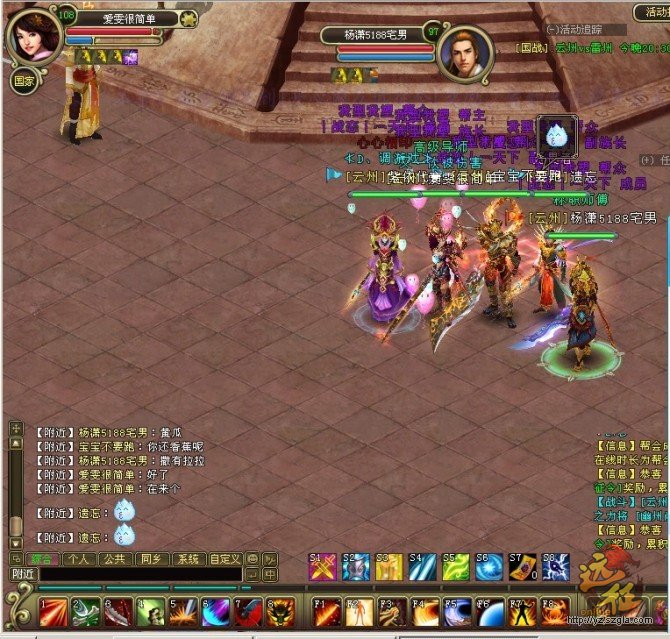
Task: Open the chat emoticon smiley button
Action: click(x=252, y=558)
